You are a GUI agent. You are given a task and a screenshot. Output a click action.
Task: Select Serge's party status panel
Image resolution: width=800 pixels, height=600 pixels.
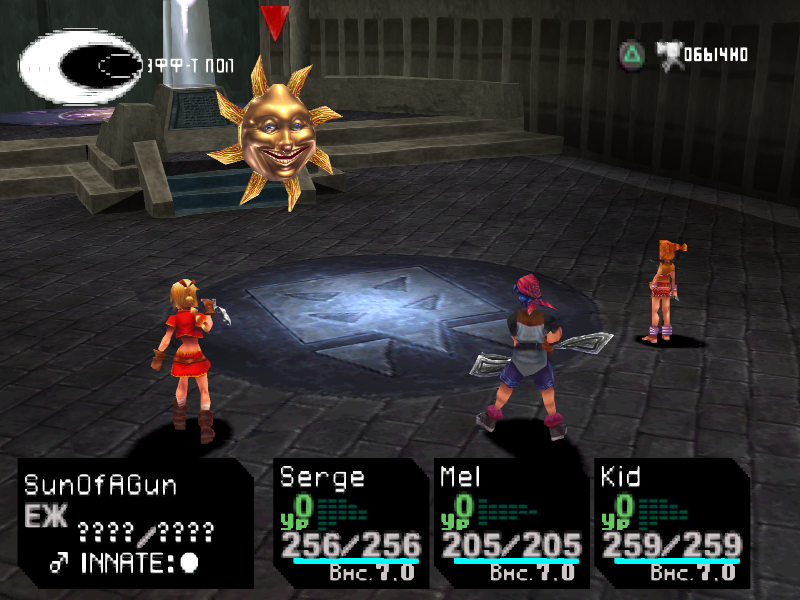click(351, 522)
